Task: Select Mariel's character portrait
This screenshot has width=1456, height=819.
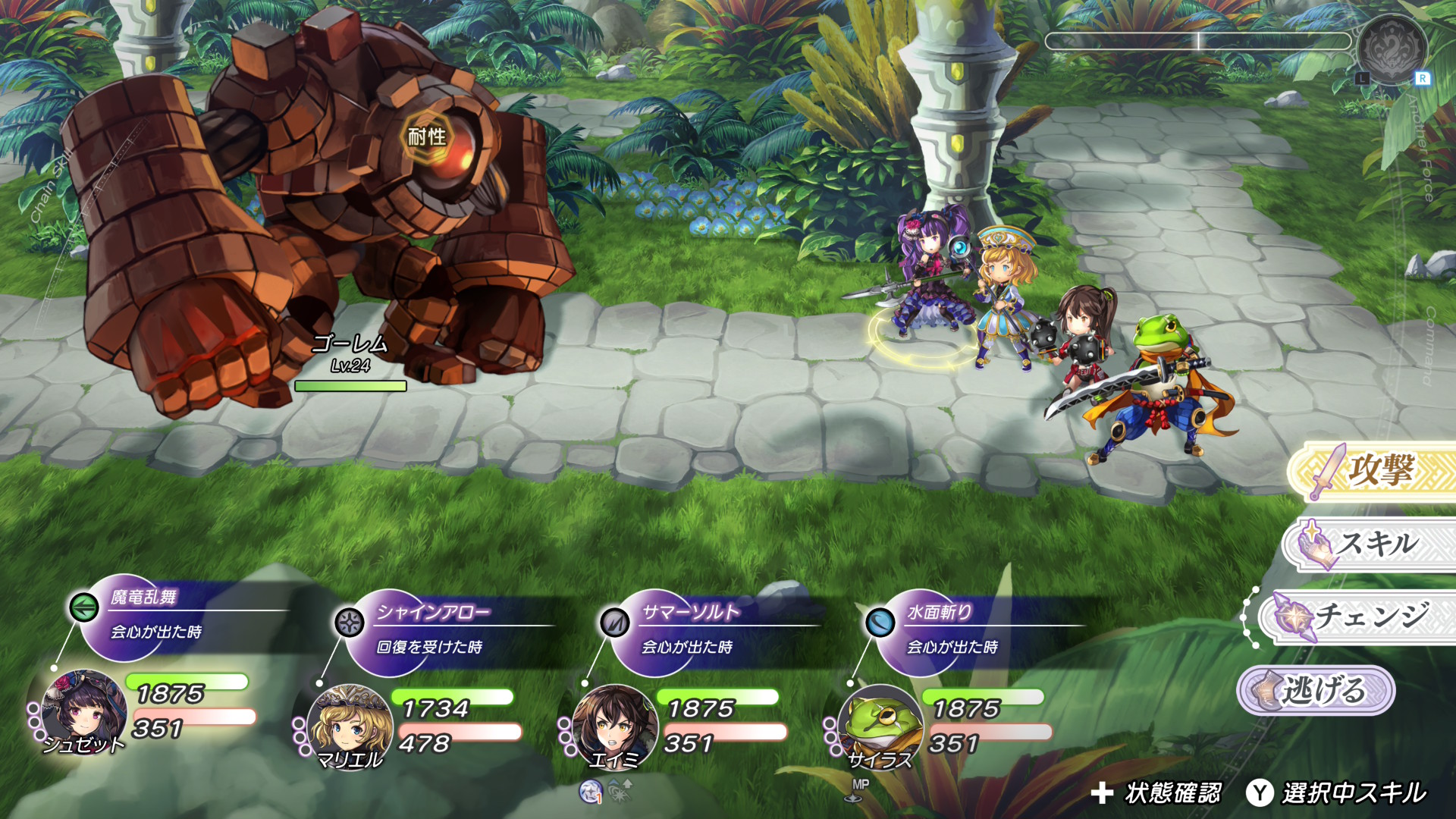Action: pos(350,726)
